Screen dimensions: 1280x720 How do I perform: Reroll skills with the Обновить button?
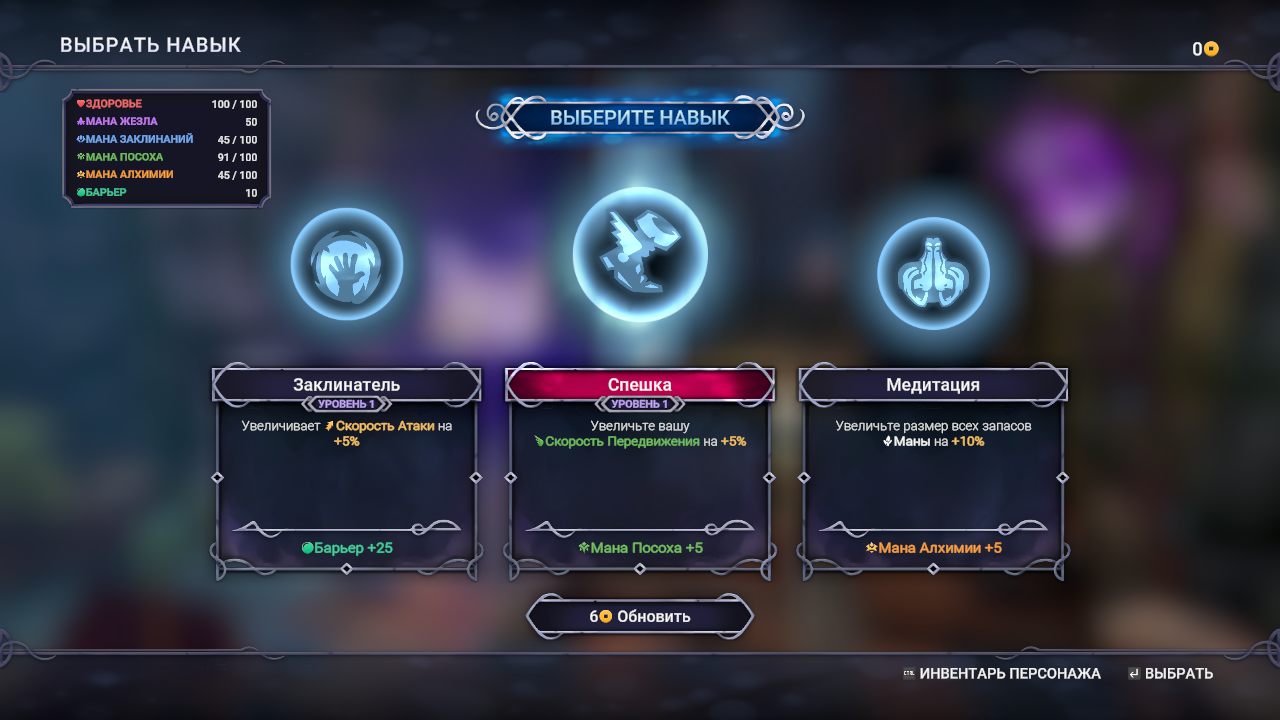click(640, 616)
